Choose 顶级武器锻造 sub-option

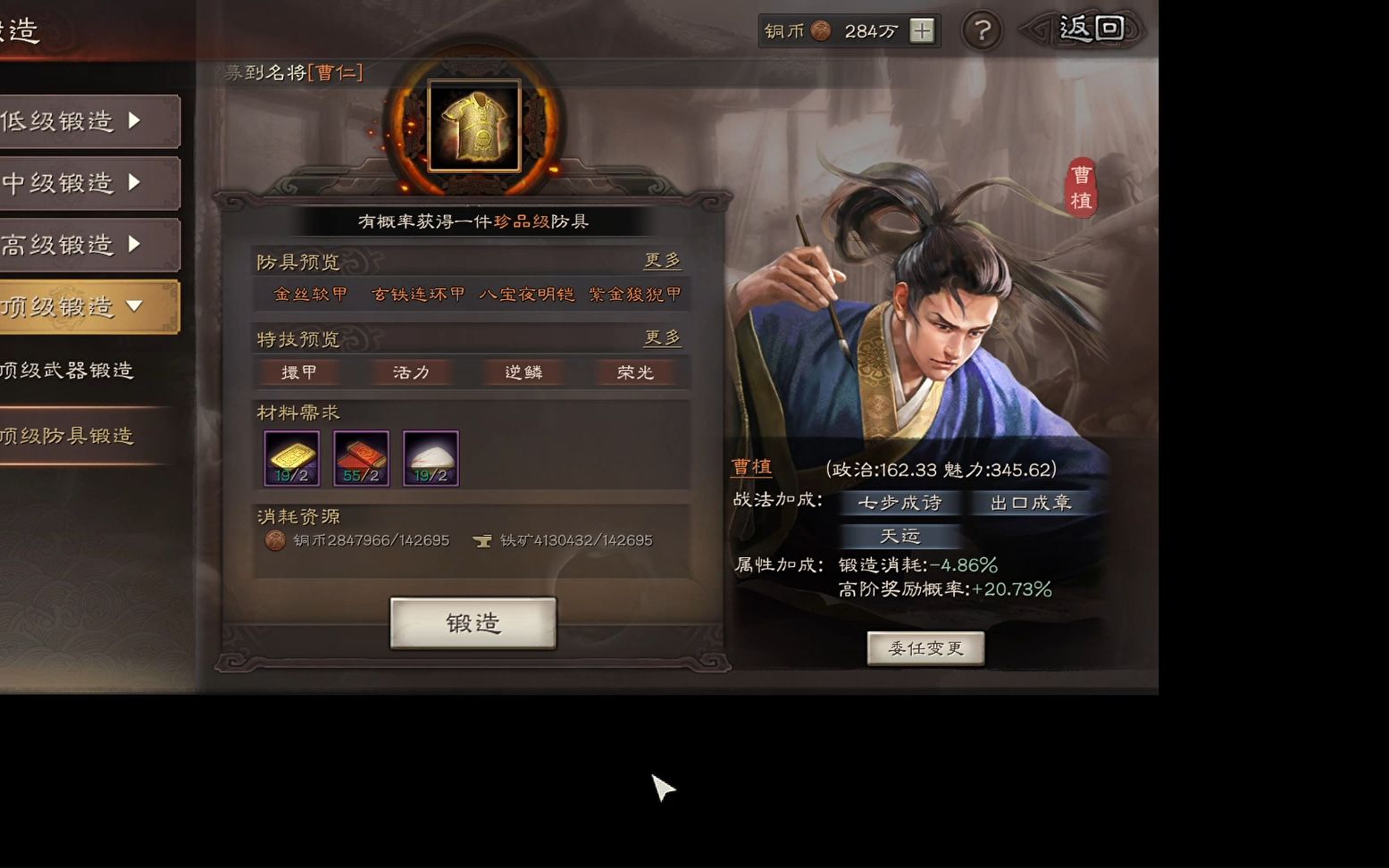[68, 371]
